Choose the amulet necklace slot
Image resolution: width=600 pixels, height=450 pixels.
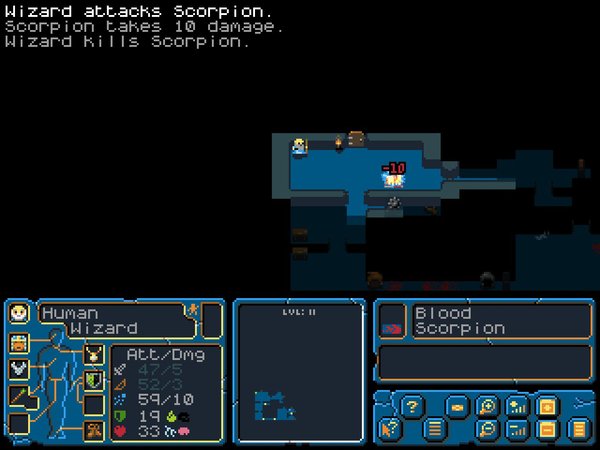pyautogui.click(x=93, y=353)
